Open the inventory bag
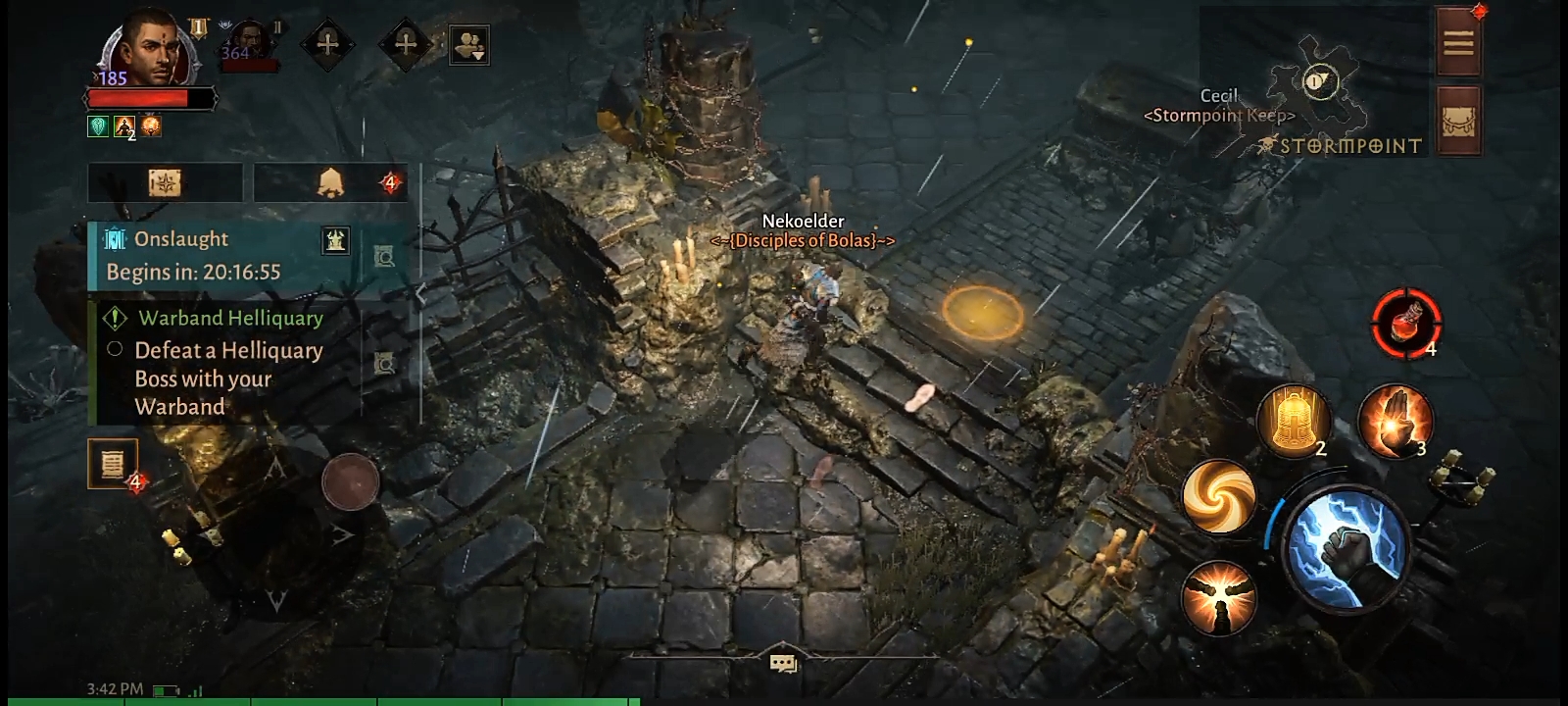This screenshot has height=706, width=1568. coord(1458,122)
